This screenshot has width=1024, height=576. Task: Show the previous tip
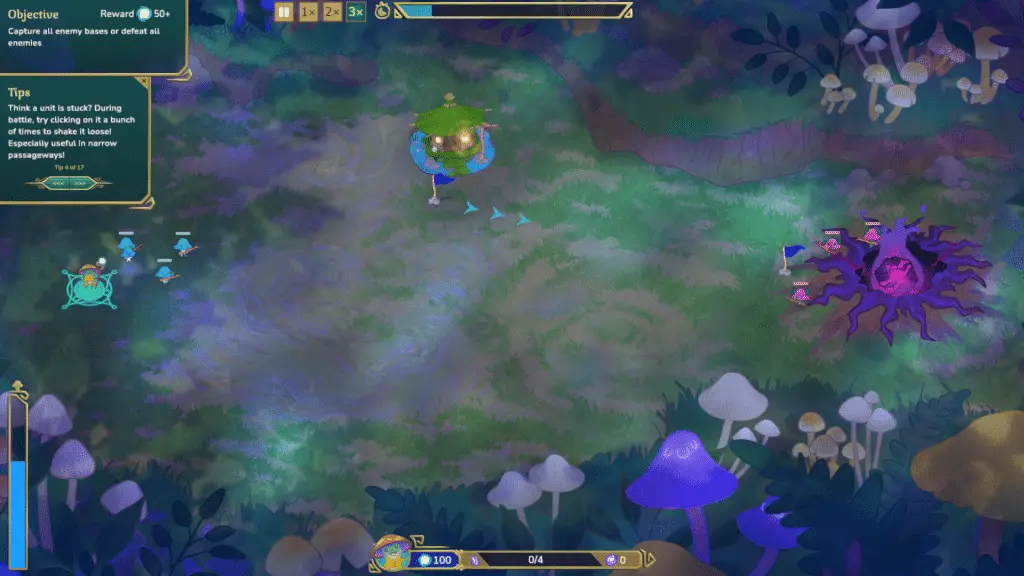click(56, 183)
